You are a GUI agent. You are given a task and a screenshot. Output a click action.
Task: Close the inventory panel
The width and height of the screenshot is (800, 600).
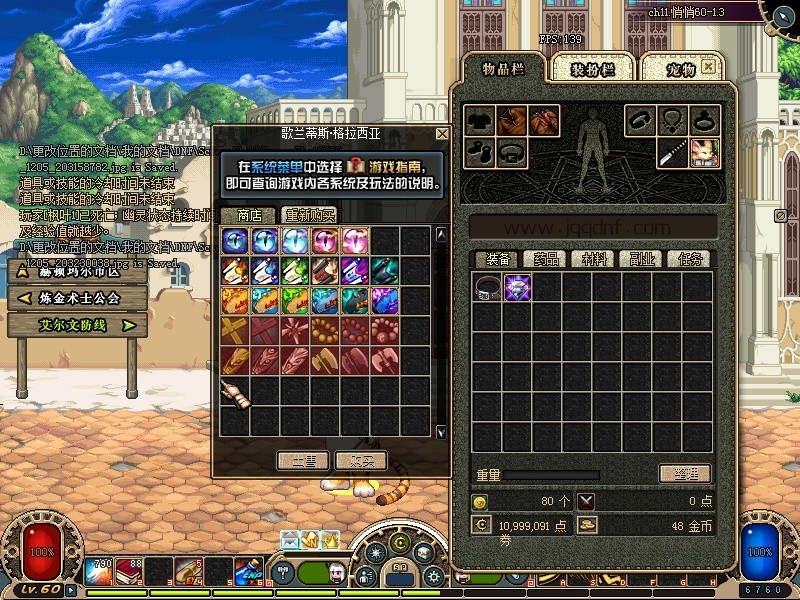tap(708, 67)
